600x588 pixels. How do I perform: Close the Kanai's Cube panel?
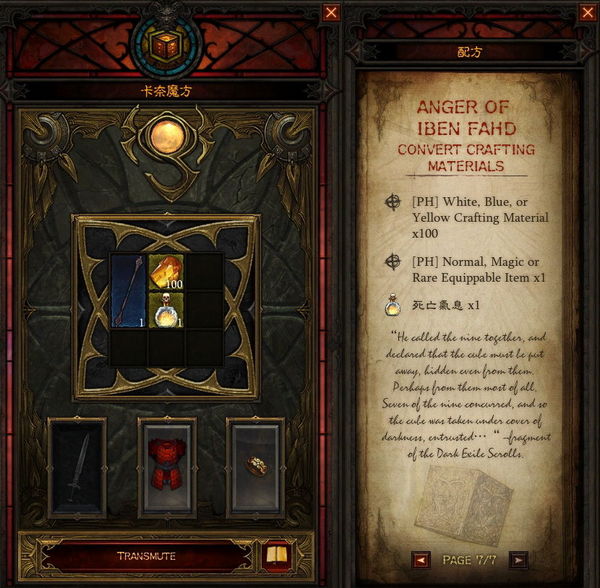(332, 13)
